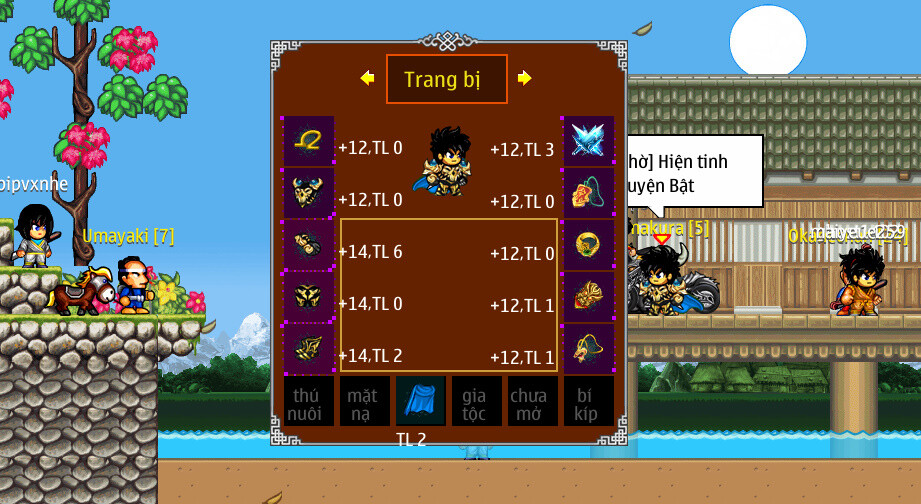This screenshot has height=504, width=921.
Task: Select the golden necklace equipment slot
Action: tap(308, 142)
